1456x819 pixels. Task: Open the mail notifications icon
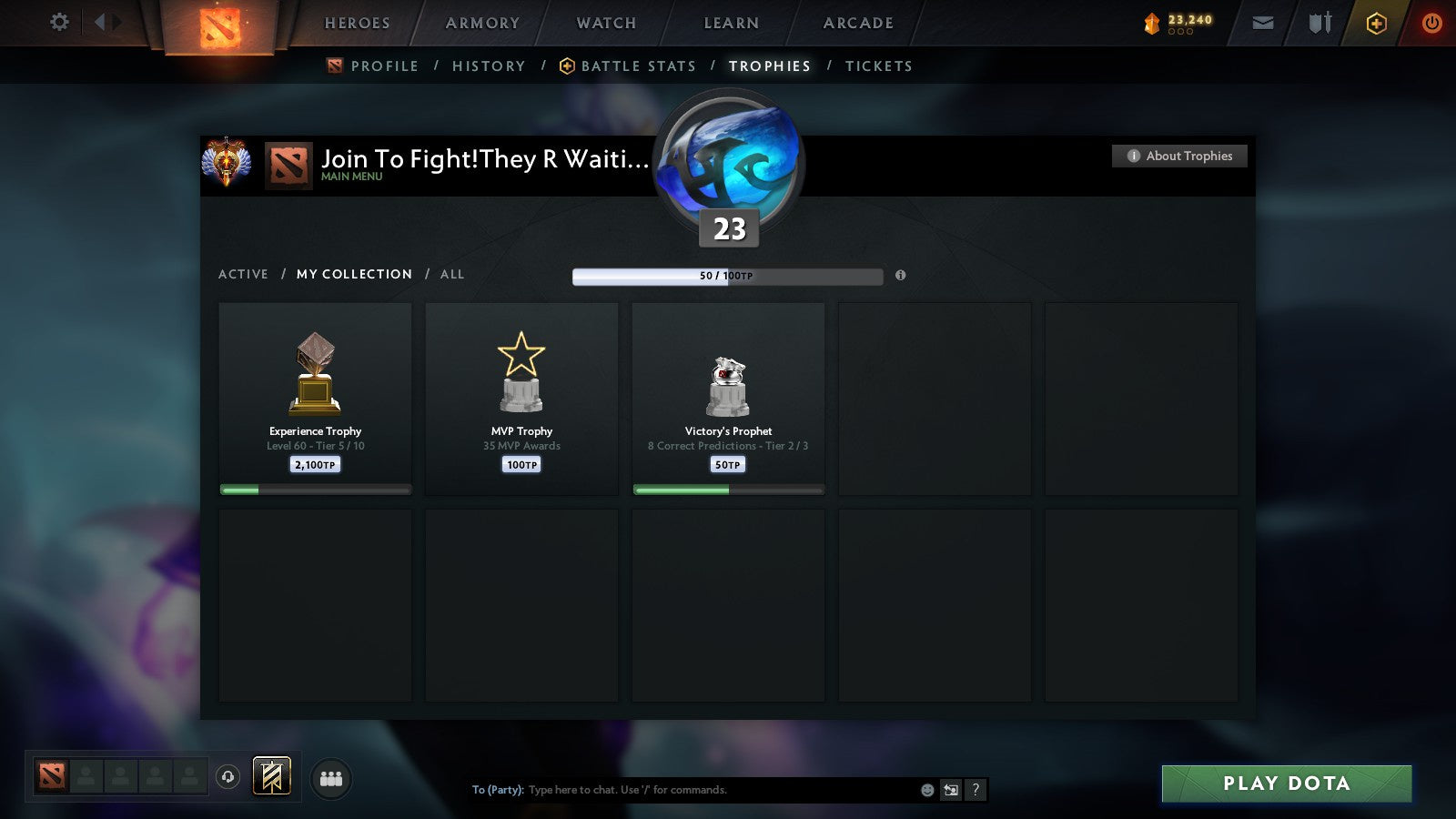(1263, 23)
